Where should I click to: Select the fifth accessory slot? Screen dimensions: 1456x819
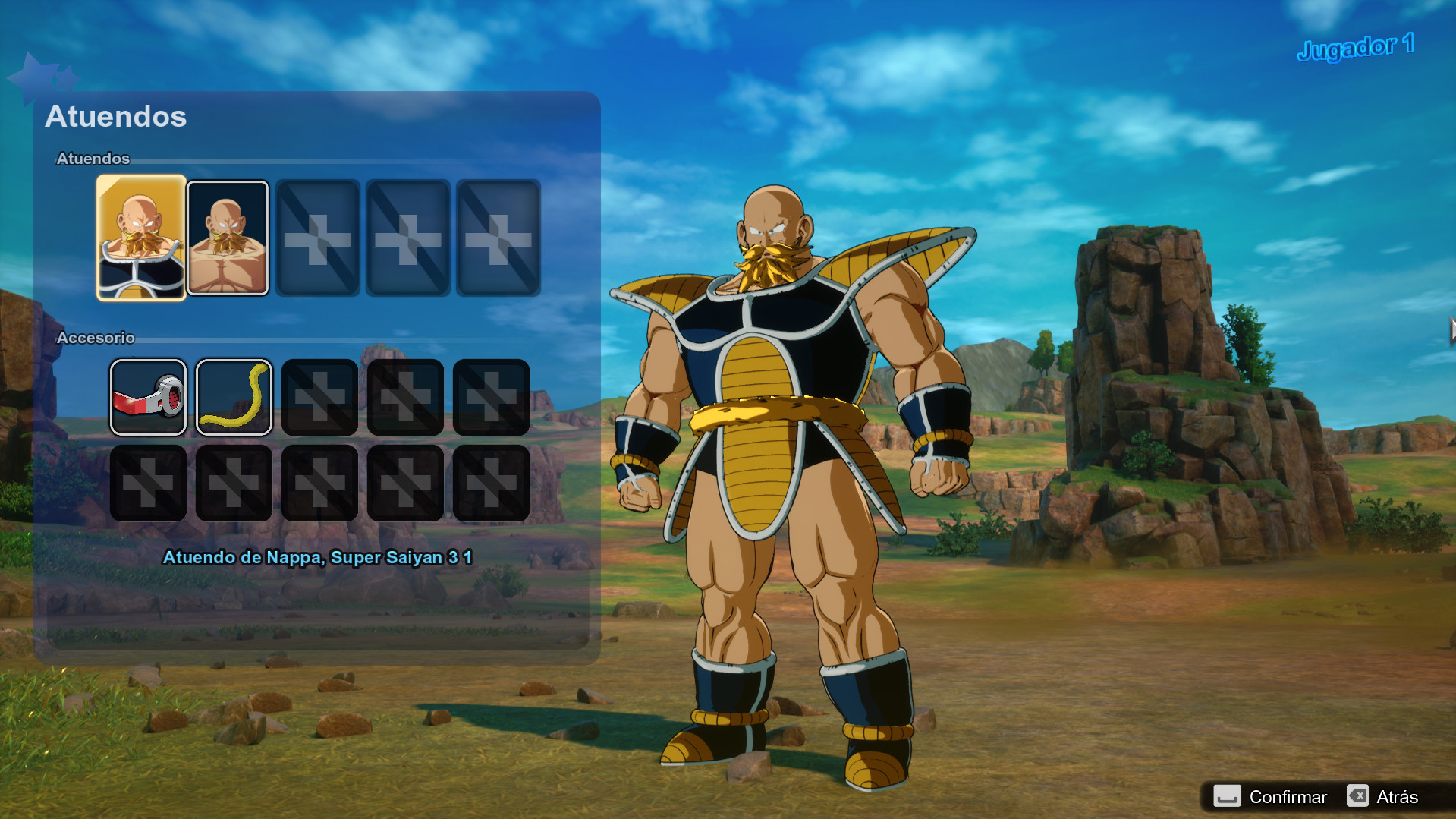(x=491, y=396)
